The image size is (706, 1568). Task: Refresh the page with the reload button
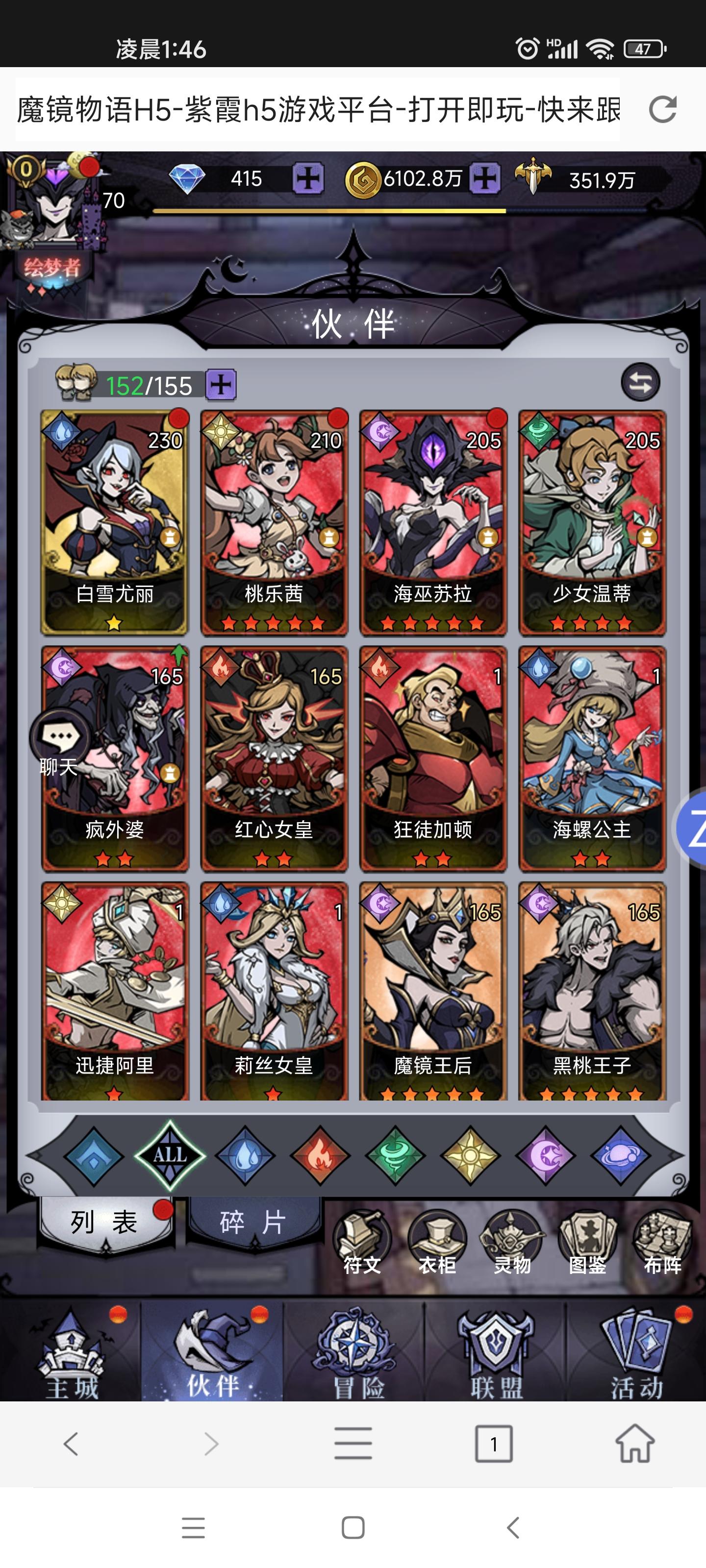click(x=662, y=110)
